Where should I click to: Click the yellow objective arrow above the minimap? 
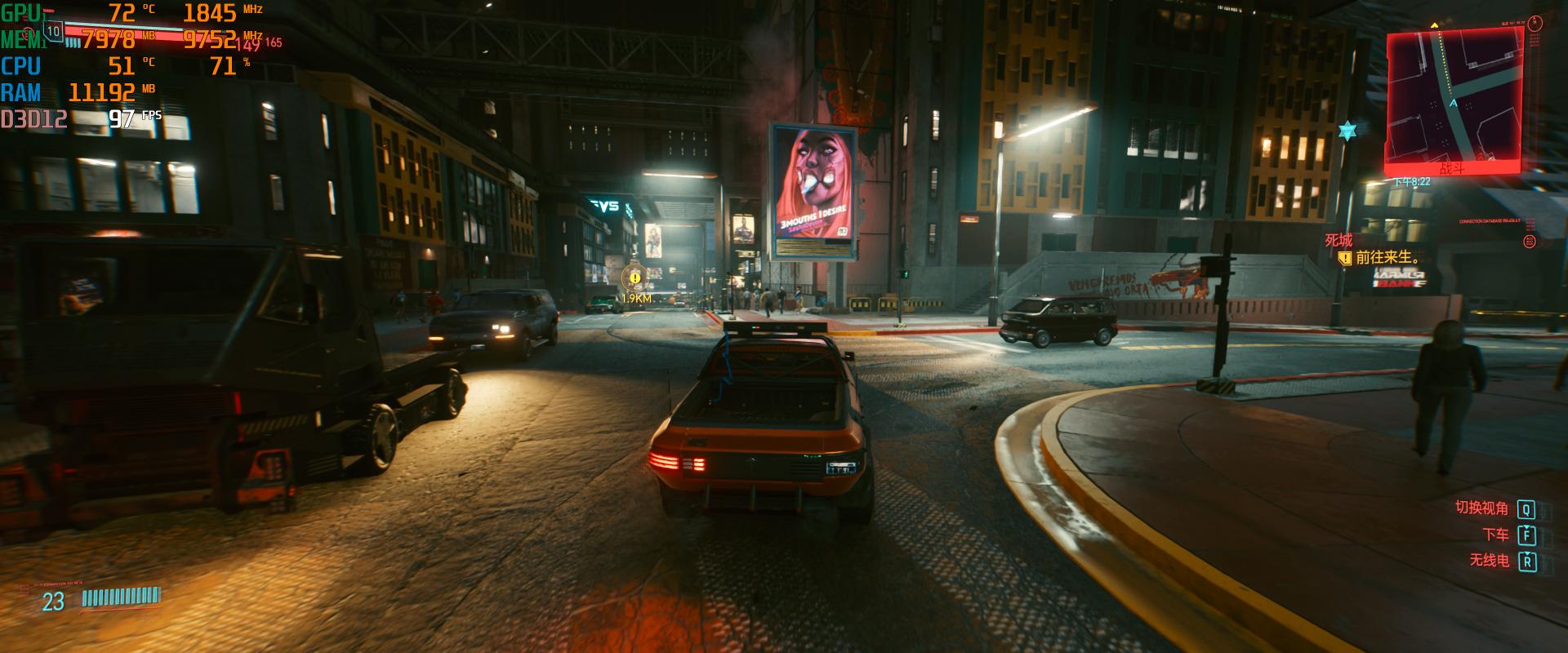coord(1434,26)
